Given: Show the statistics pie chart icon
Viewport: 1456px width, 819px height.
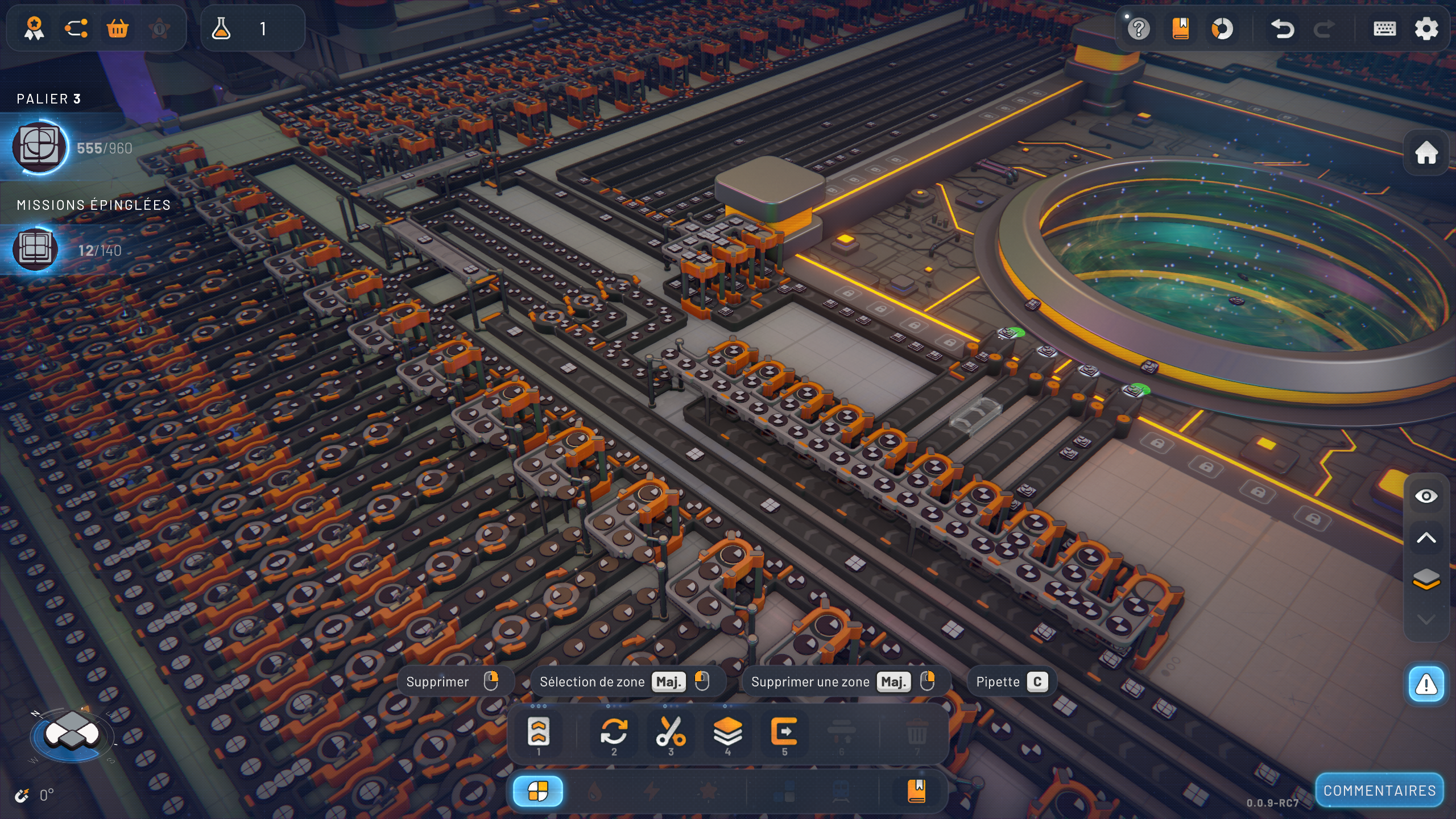Looking at the screenshot, I should [1222, 28].
